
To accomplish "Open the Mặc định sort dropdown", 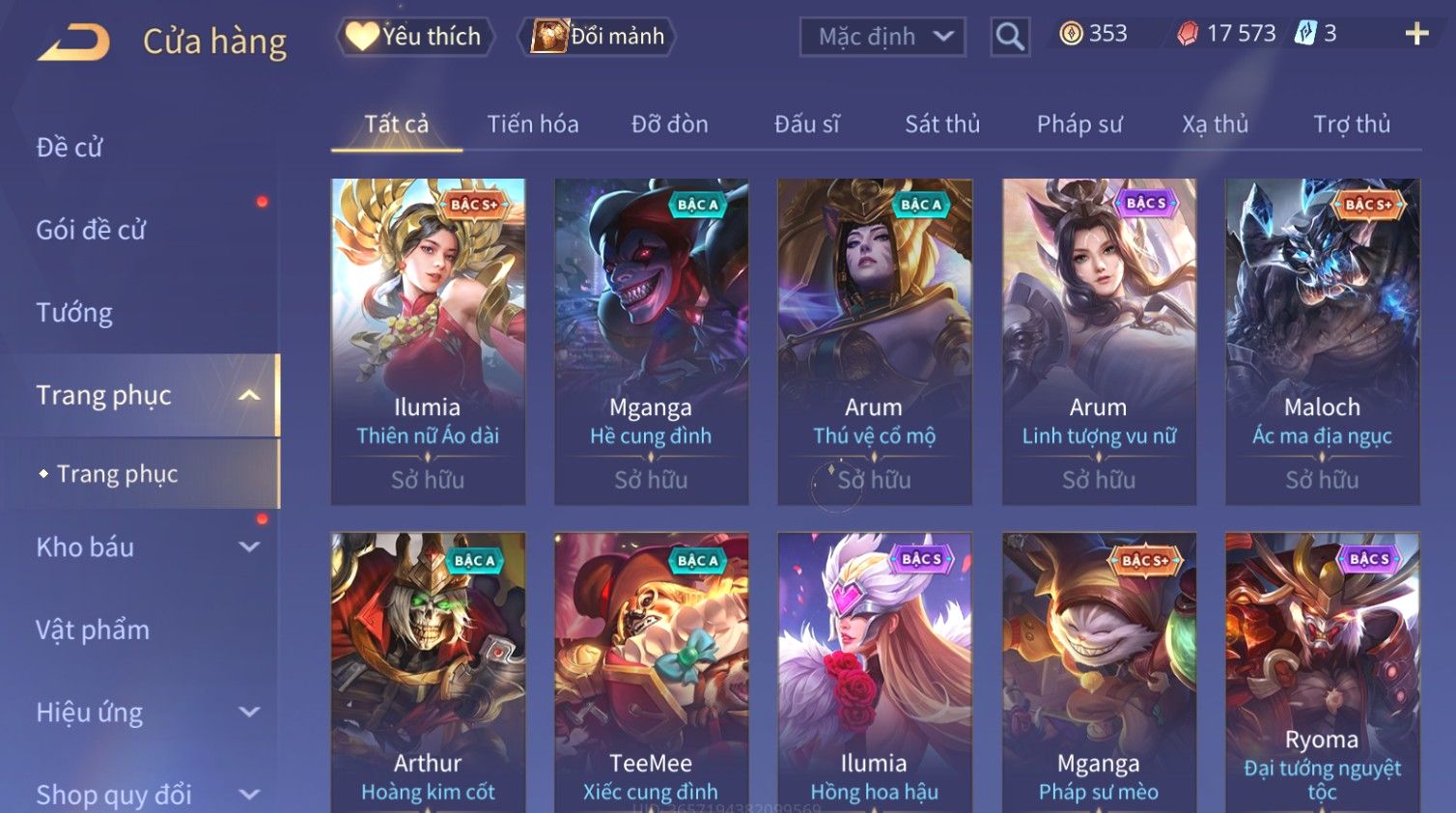I will click(x=882, y=37).
